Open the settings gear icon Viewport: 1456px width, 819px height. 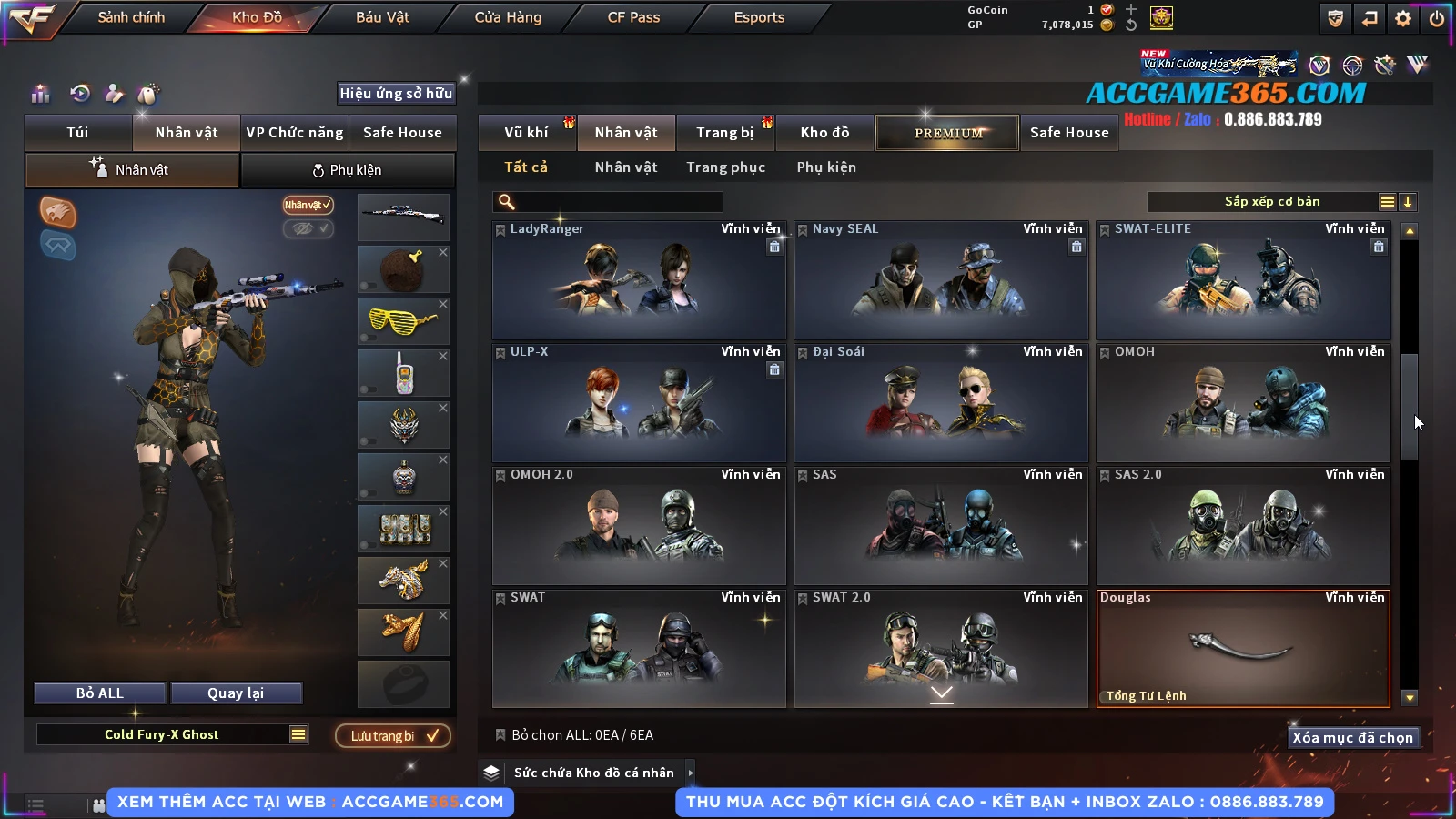tap(1403, 18)
